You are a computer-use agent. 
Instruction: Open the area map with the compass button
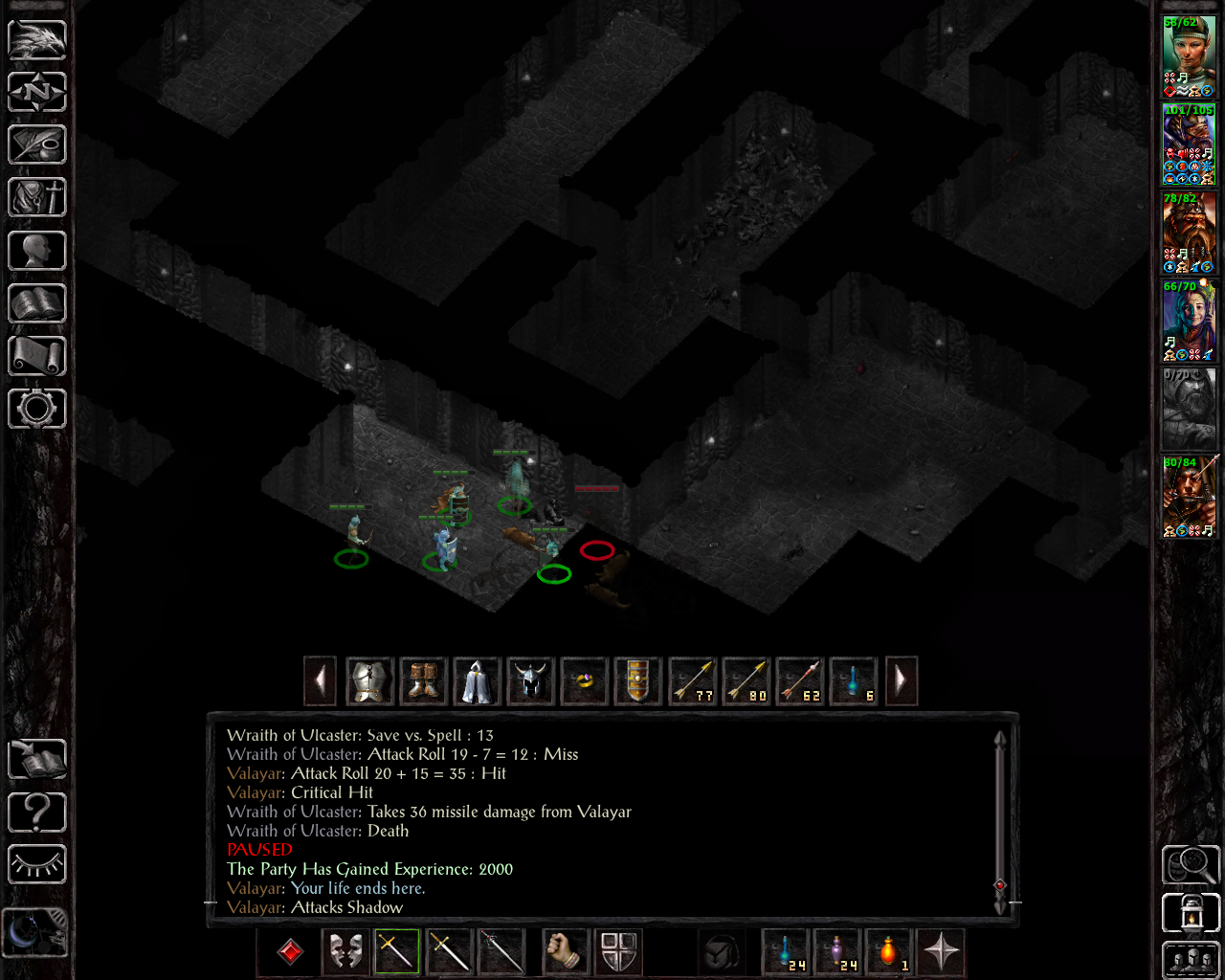[37, 92]
